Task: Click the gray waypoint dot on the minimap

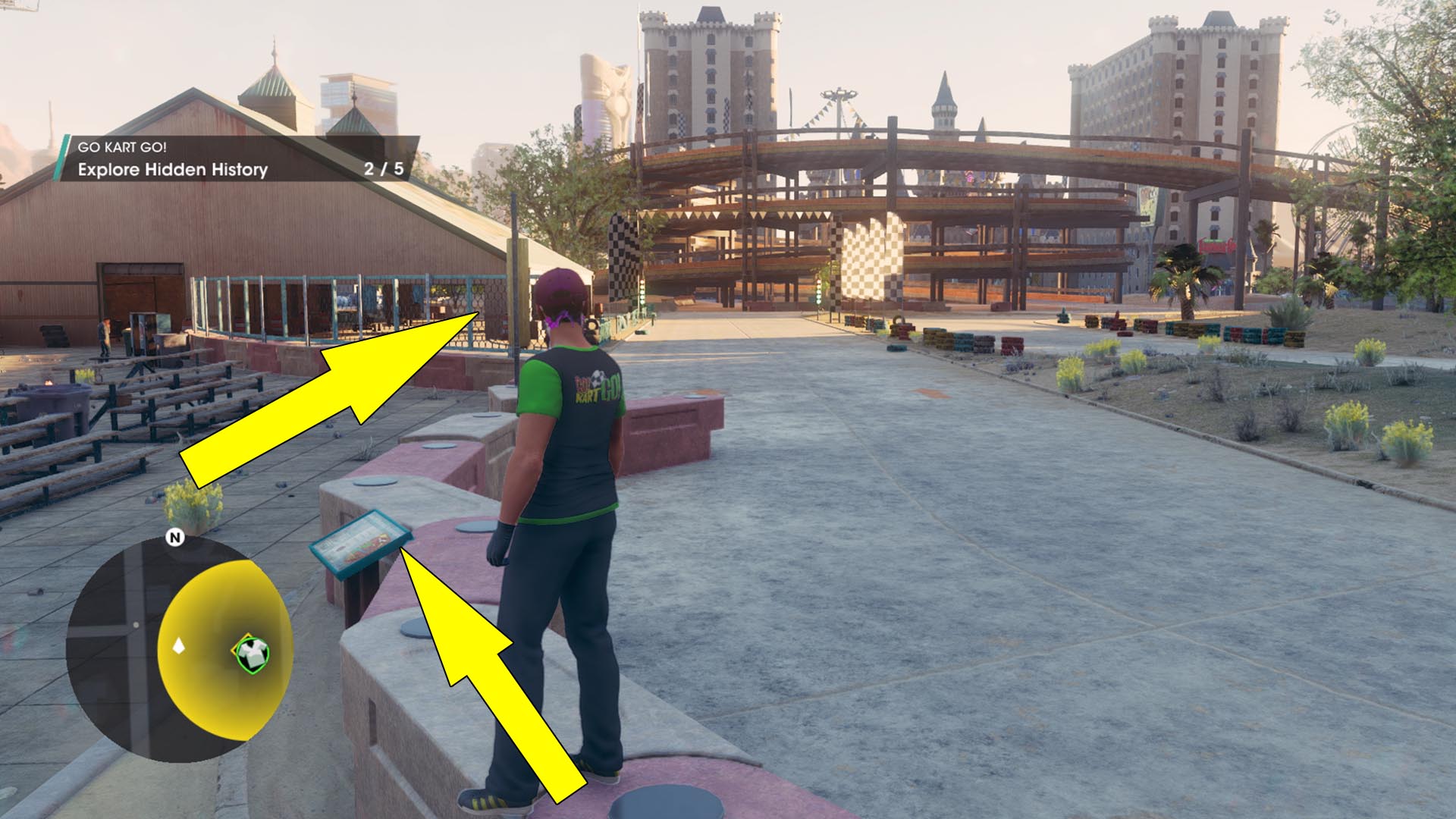Action: pos(136,625)
